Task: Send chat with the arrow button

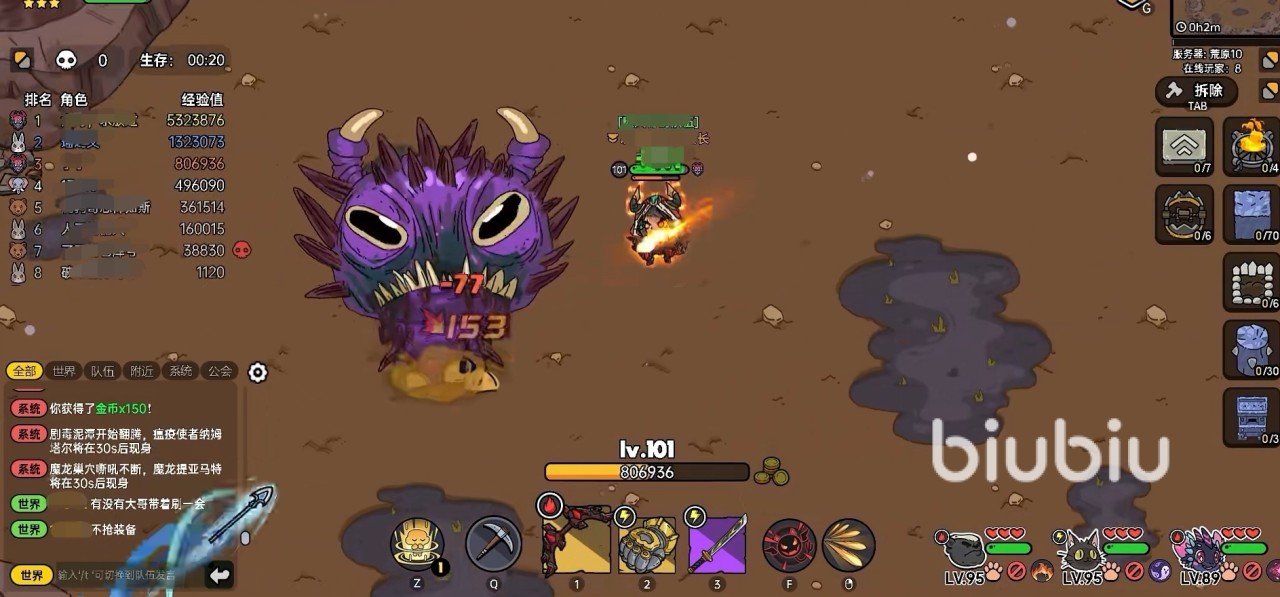Action: pyautogui.click(x=220, y=575)
